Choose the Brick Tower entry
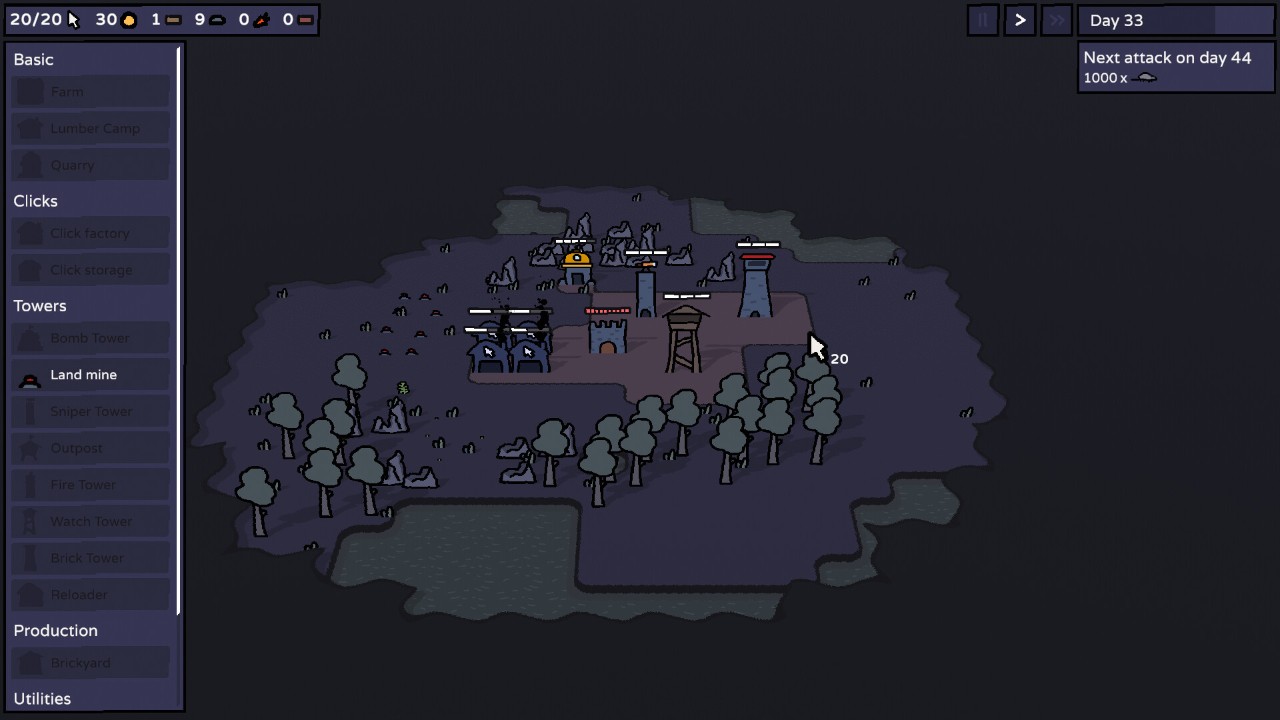 pyautogui.click(x=90, y=558)
